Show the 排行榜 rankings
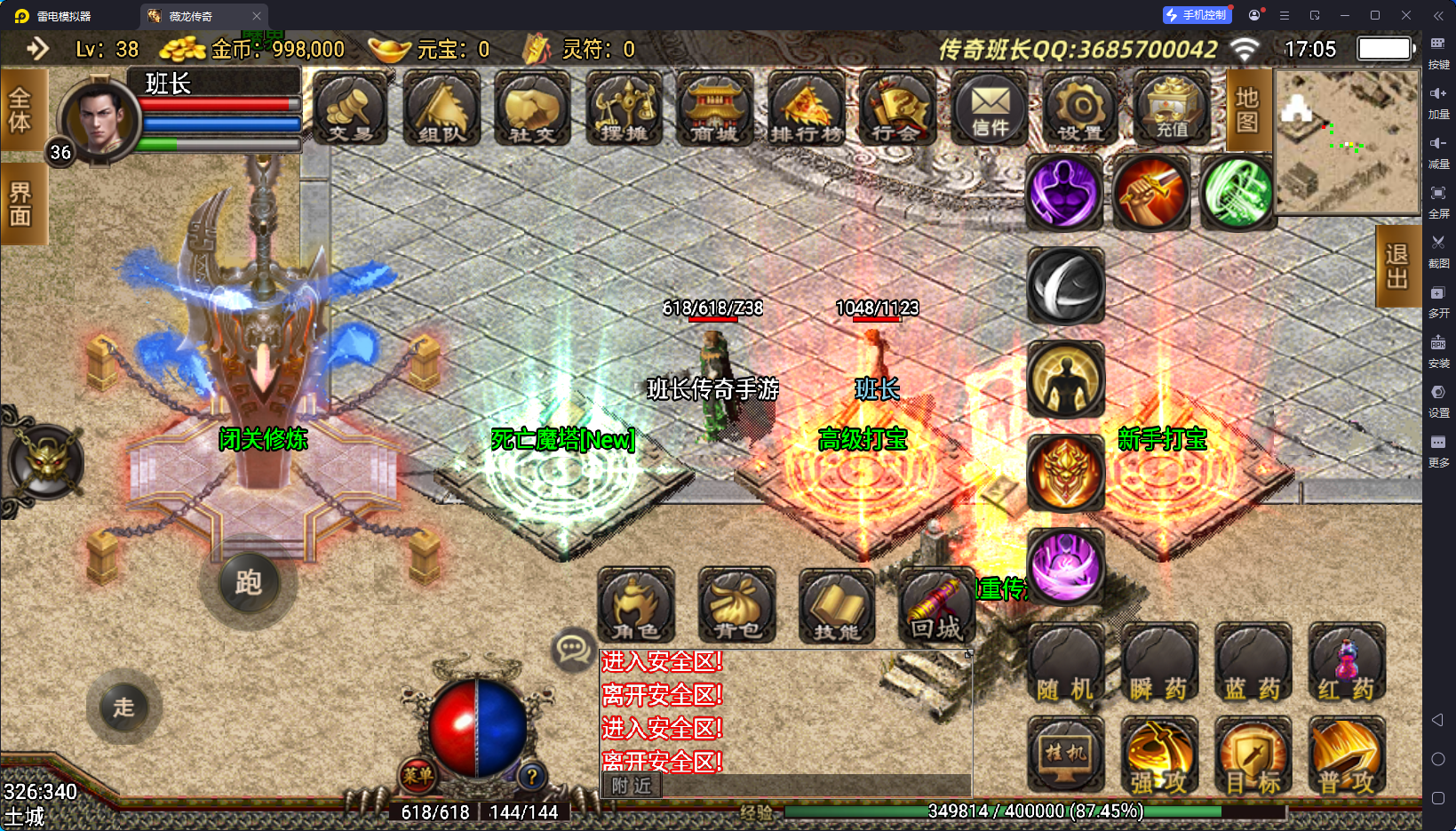The height and width of the screenshot is (831, 1456). [x=806, y=109]
